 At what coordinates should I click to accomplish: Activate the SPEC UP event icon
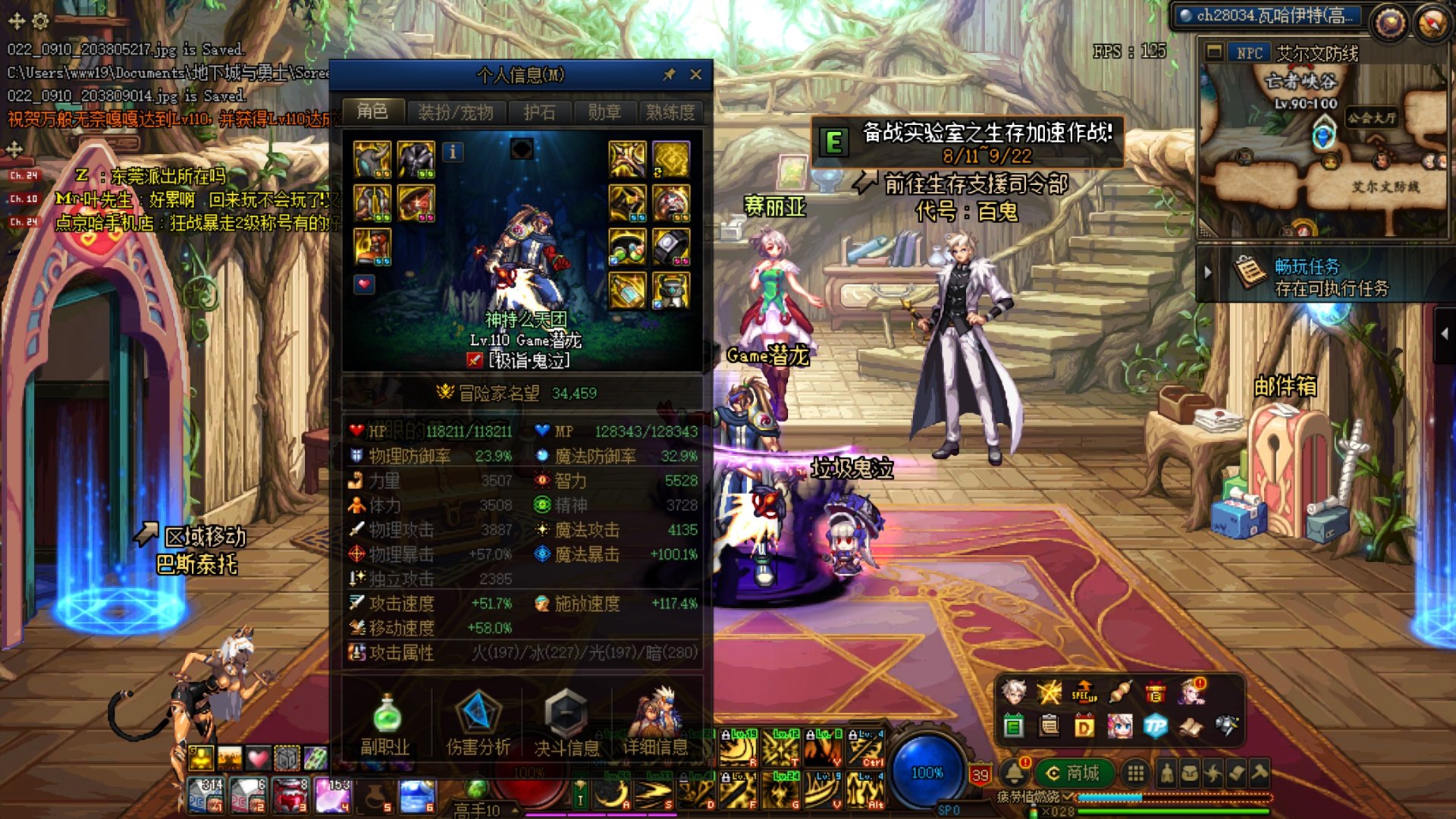(x=1084, y=692)
